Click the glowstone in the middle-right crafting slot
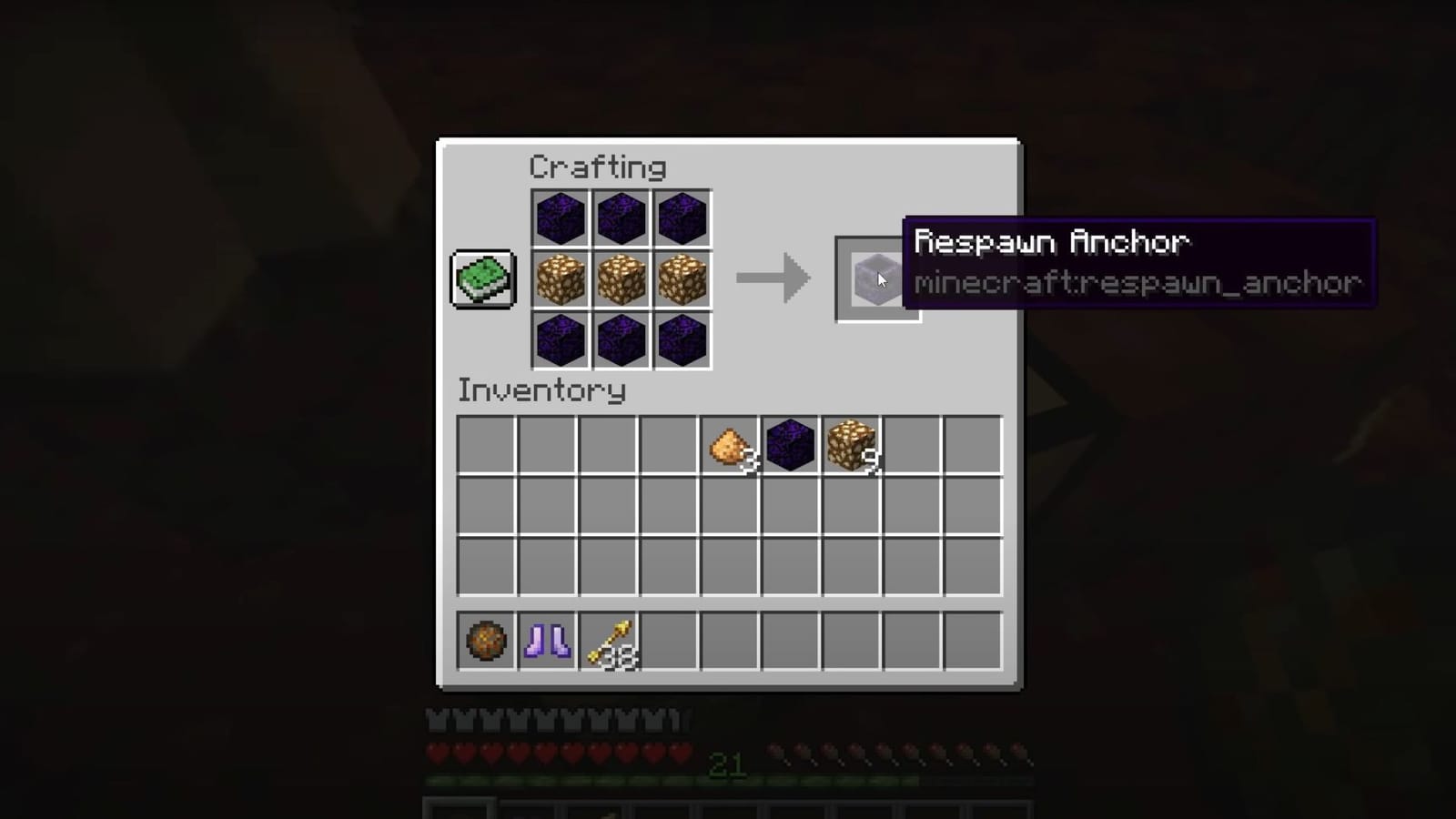Image resolution: width=1456 pixels, height=819 pixels. click(x=682, y=279)
